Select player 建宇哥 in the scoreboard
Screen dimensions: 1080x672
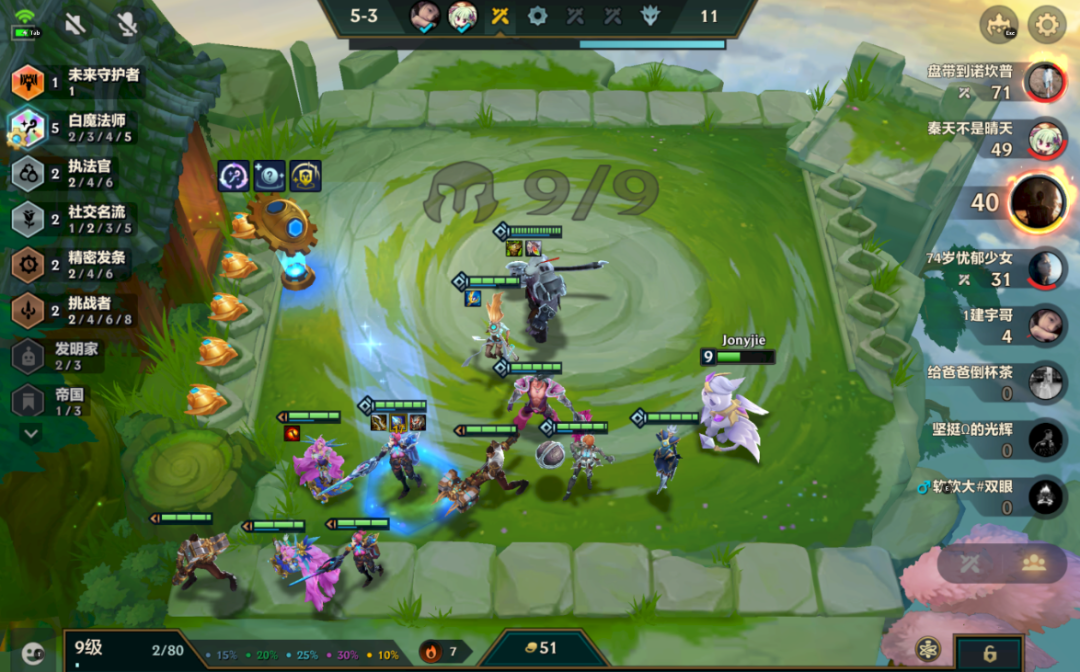click(x=1045, y=325)
